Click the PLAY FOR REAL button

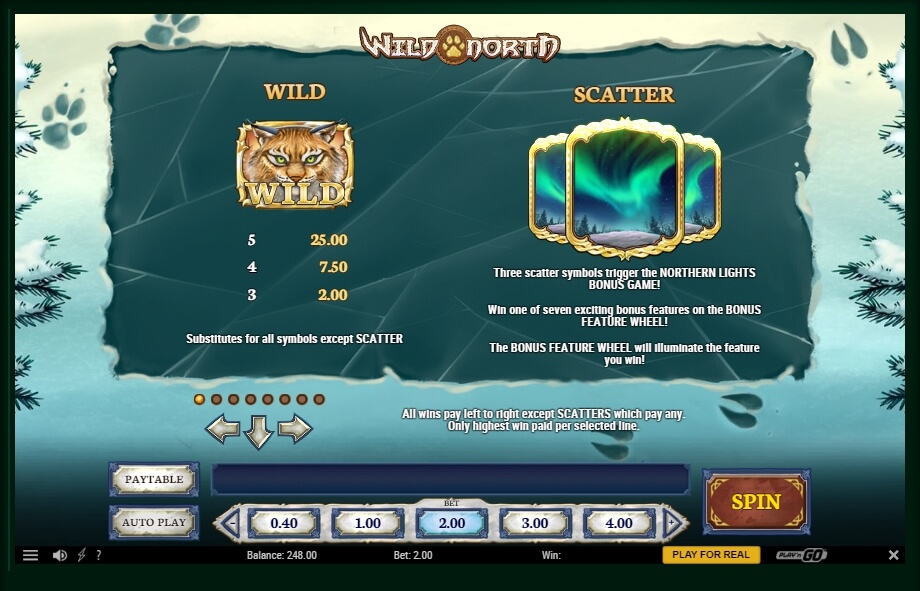tap(711, 555)
